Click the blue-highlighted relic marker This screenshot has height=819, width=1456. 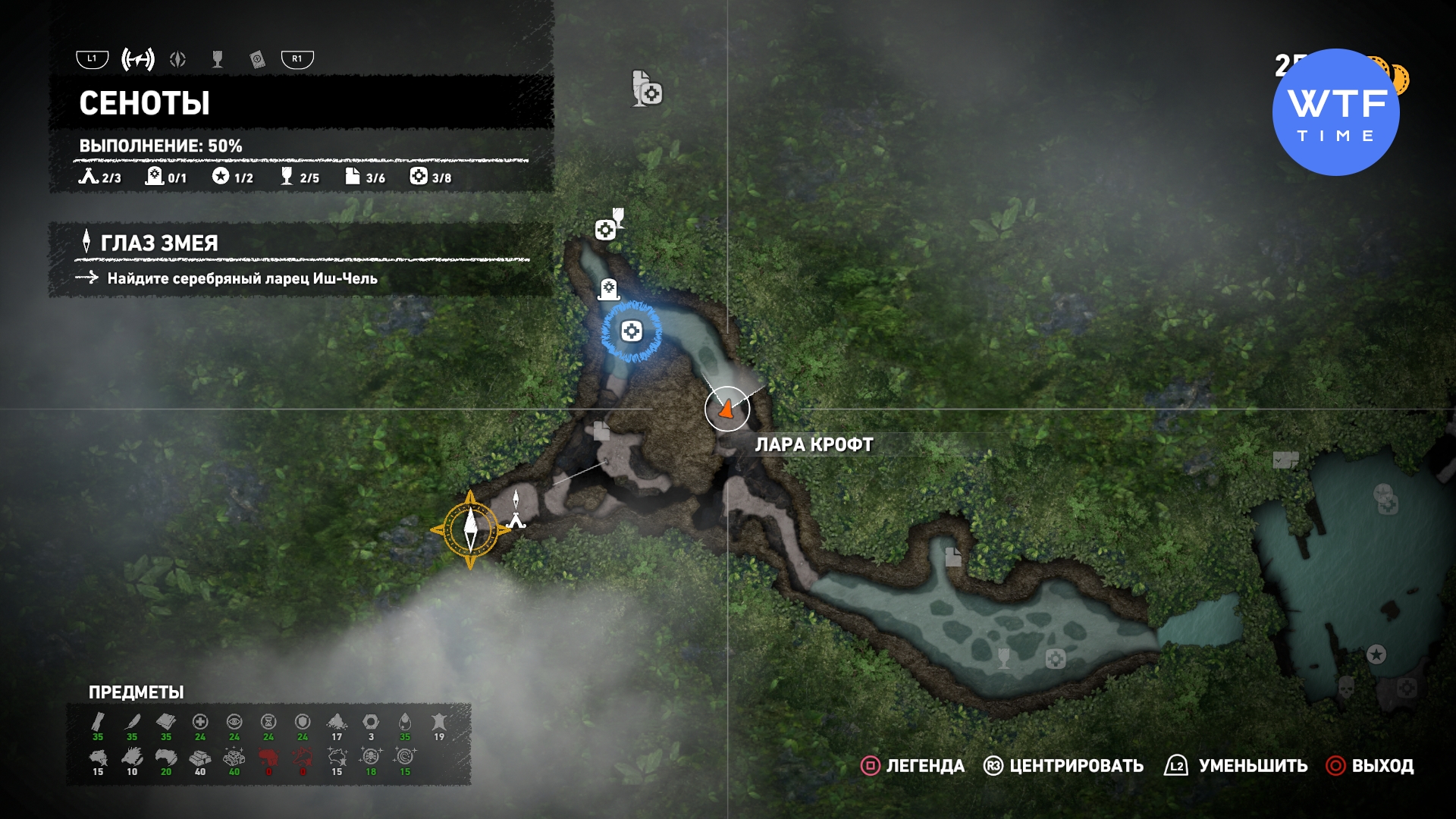(632, 331)
